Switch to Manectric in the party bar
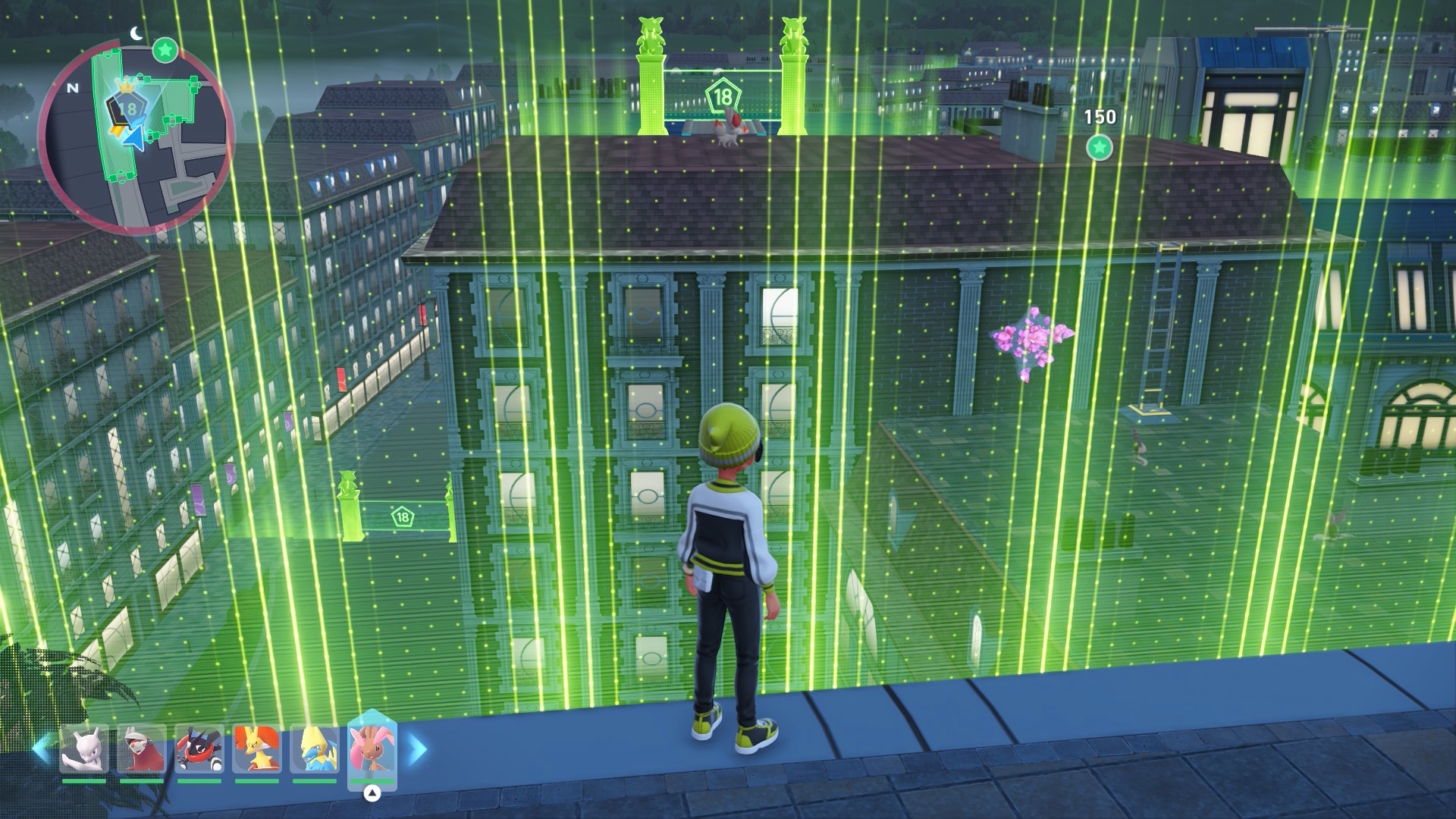This screenshot has width=1456, height=819. (x=315, y=750)
